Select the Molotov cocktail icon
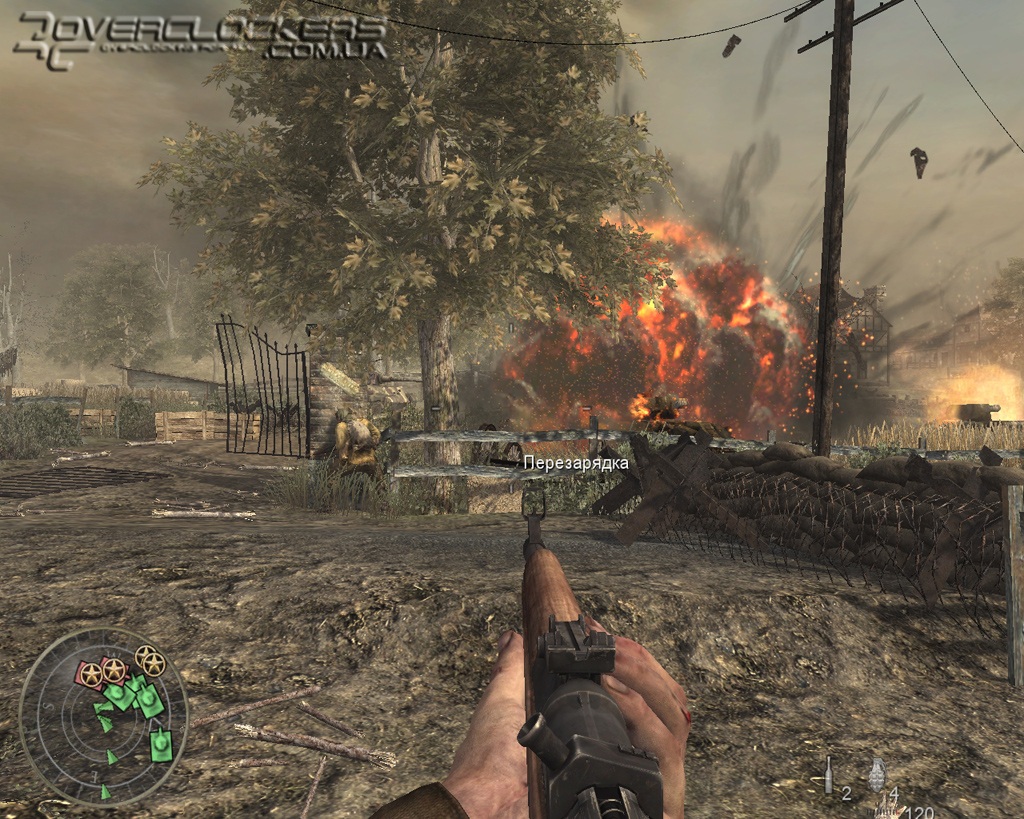Viewport: 1024px width, 819px height. tap(828, 774)
